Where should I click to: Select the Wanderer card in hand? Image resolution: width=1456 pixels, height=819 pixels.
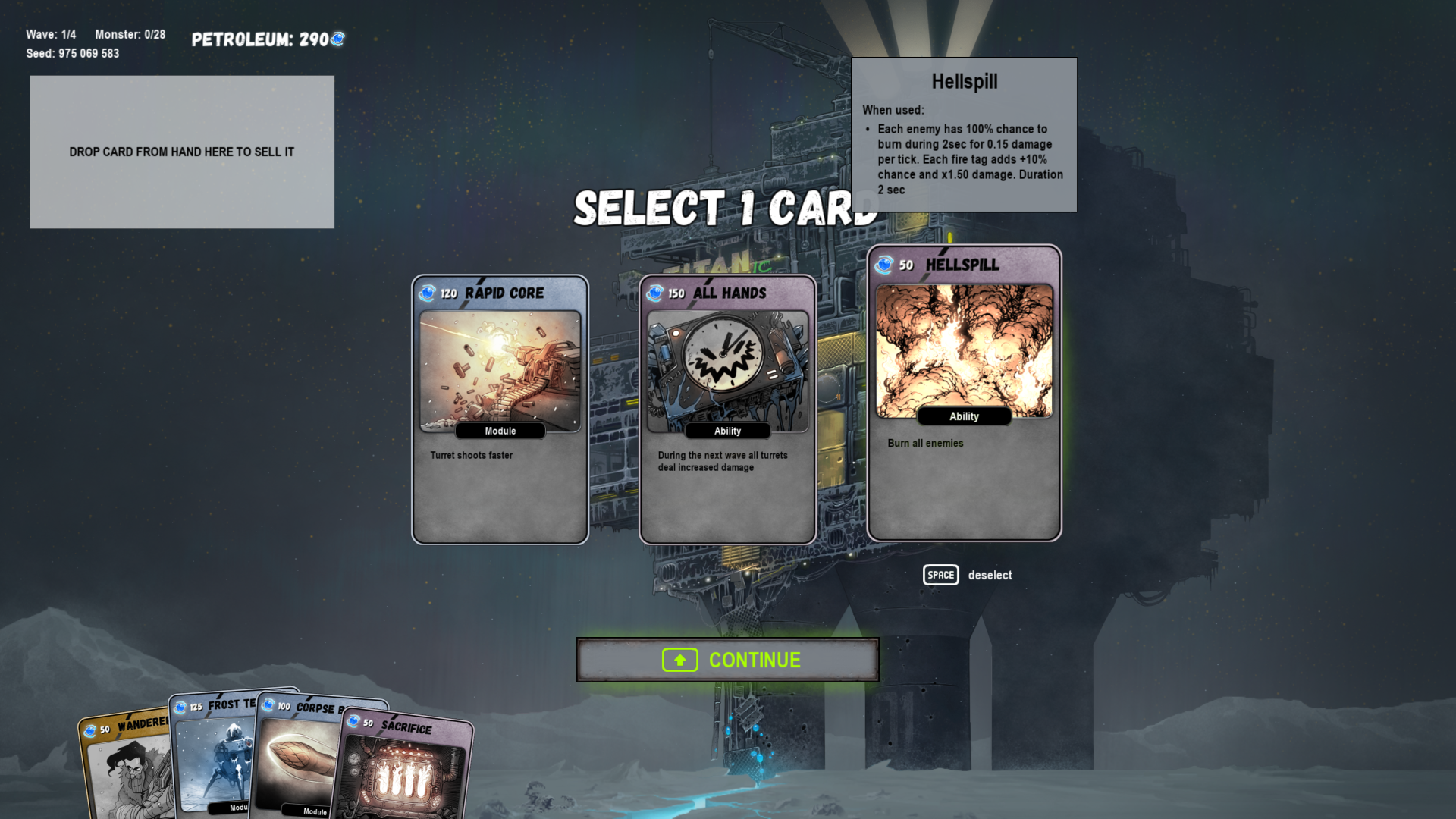[125, 766]
